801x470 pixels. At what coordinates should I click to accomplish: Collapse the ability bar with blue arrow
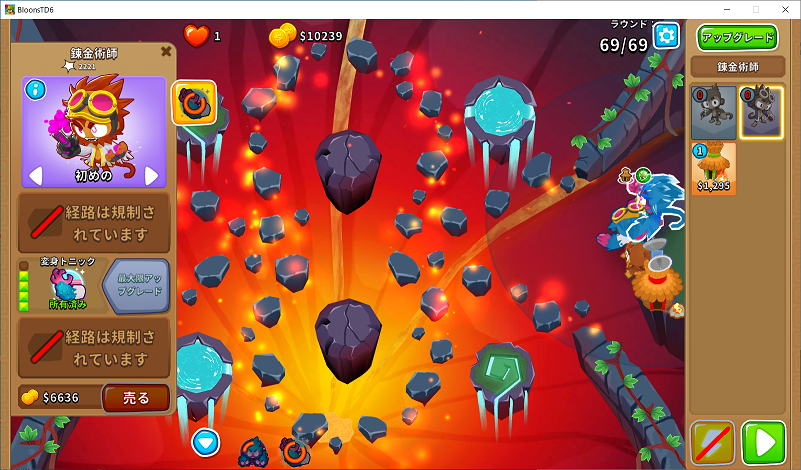(206, 440)
